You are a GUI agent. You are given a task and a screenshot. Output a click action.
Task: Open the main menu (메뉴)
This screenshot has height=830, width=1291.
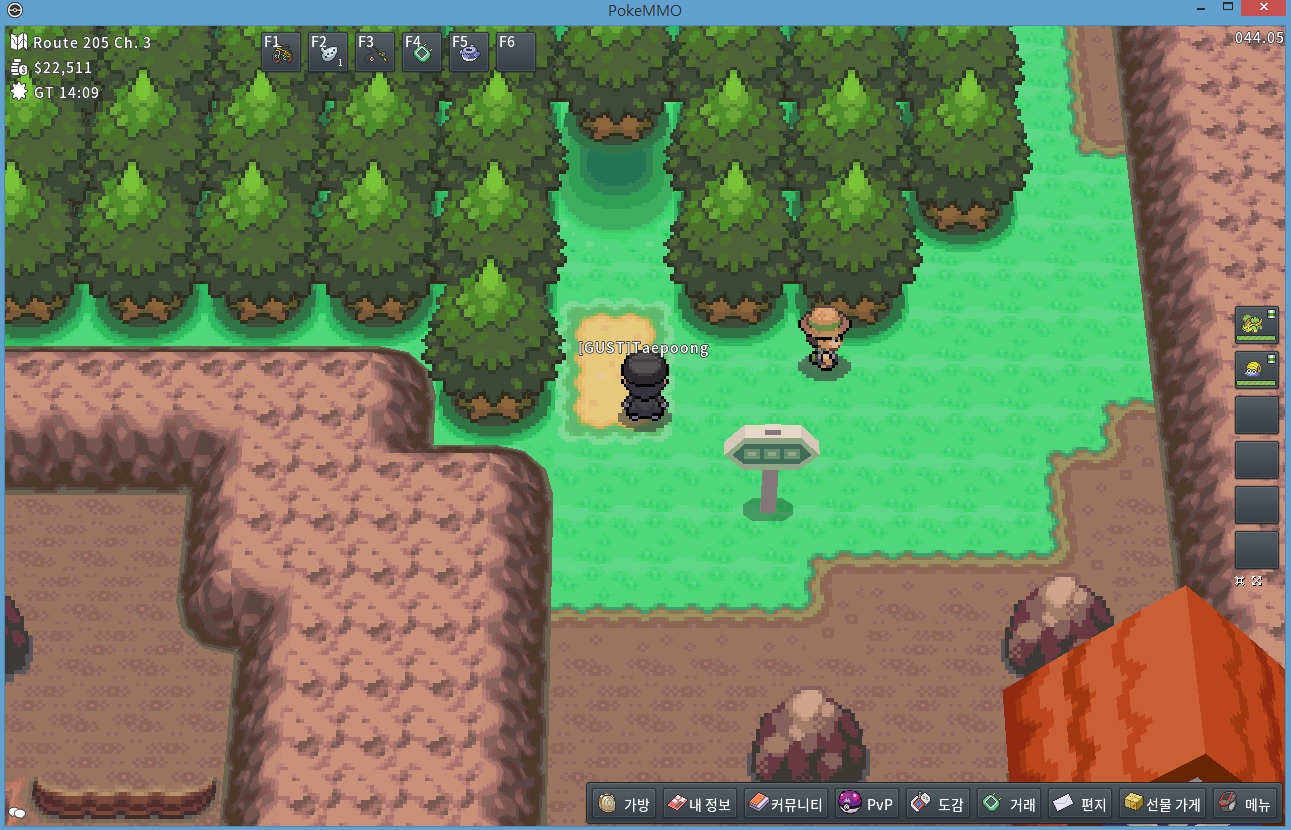coord(1243,804)
